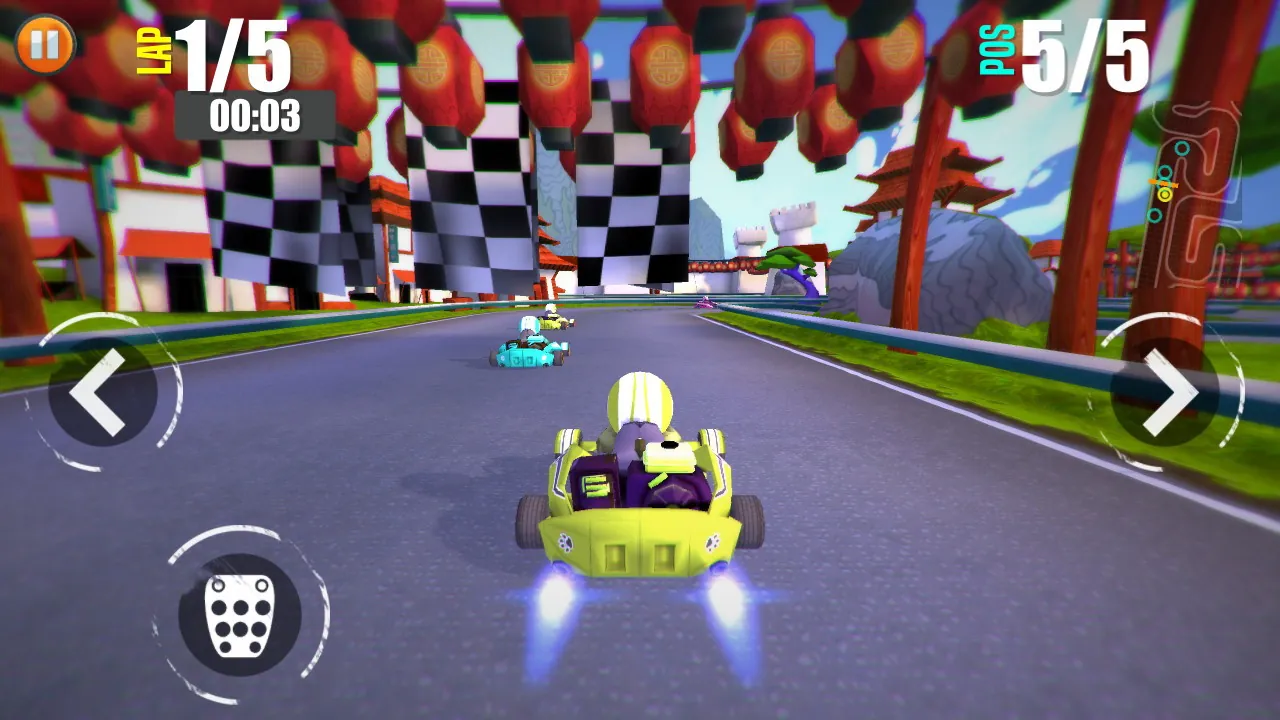Tap the yellow player dot on the minimap
The image size is (1280, 720).
[1165, 196]
